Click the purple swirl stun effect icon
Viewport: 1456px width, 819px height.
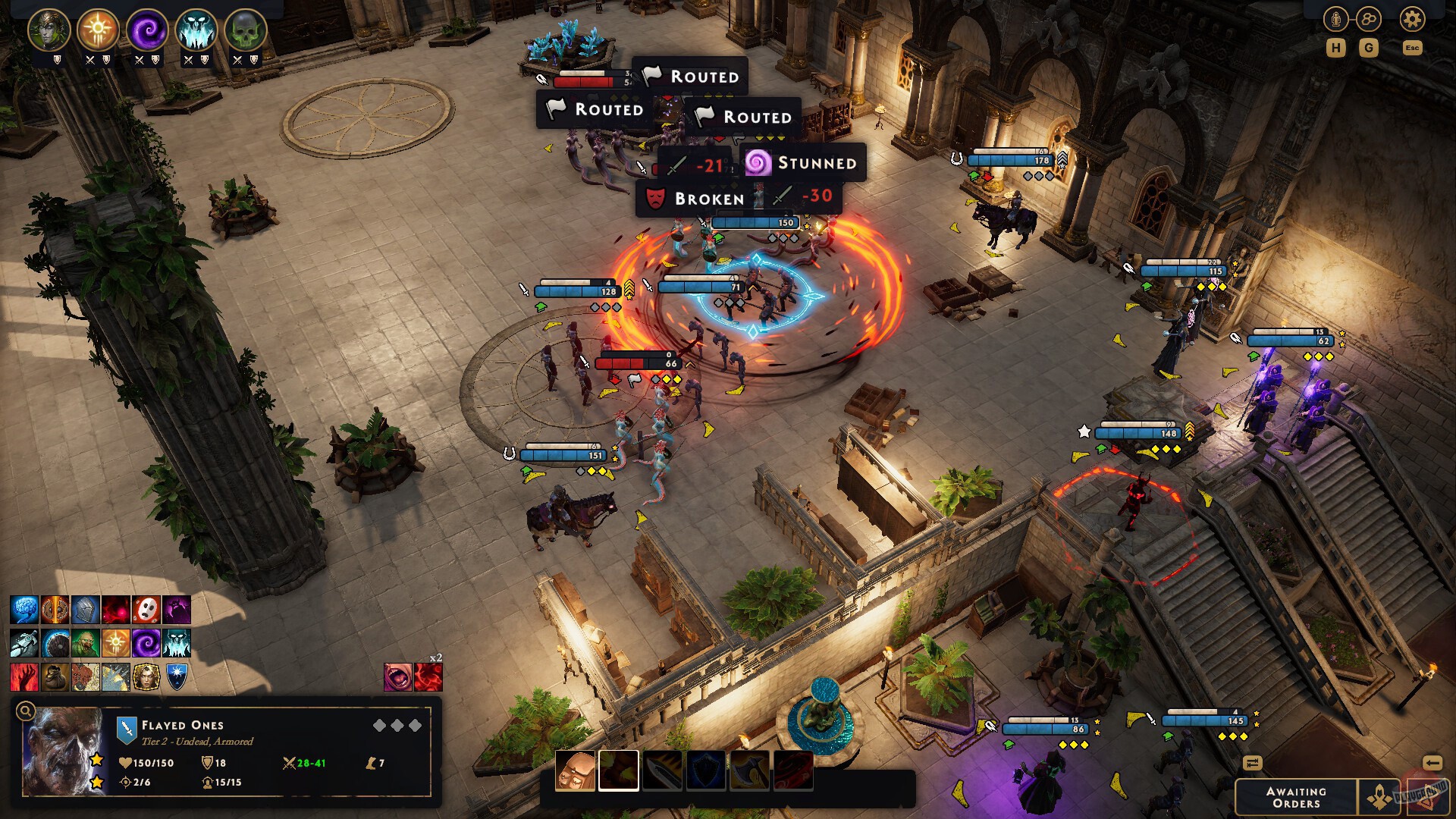coord(145,644)
